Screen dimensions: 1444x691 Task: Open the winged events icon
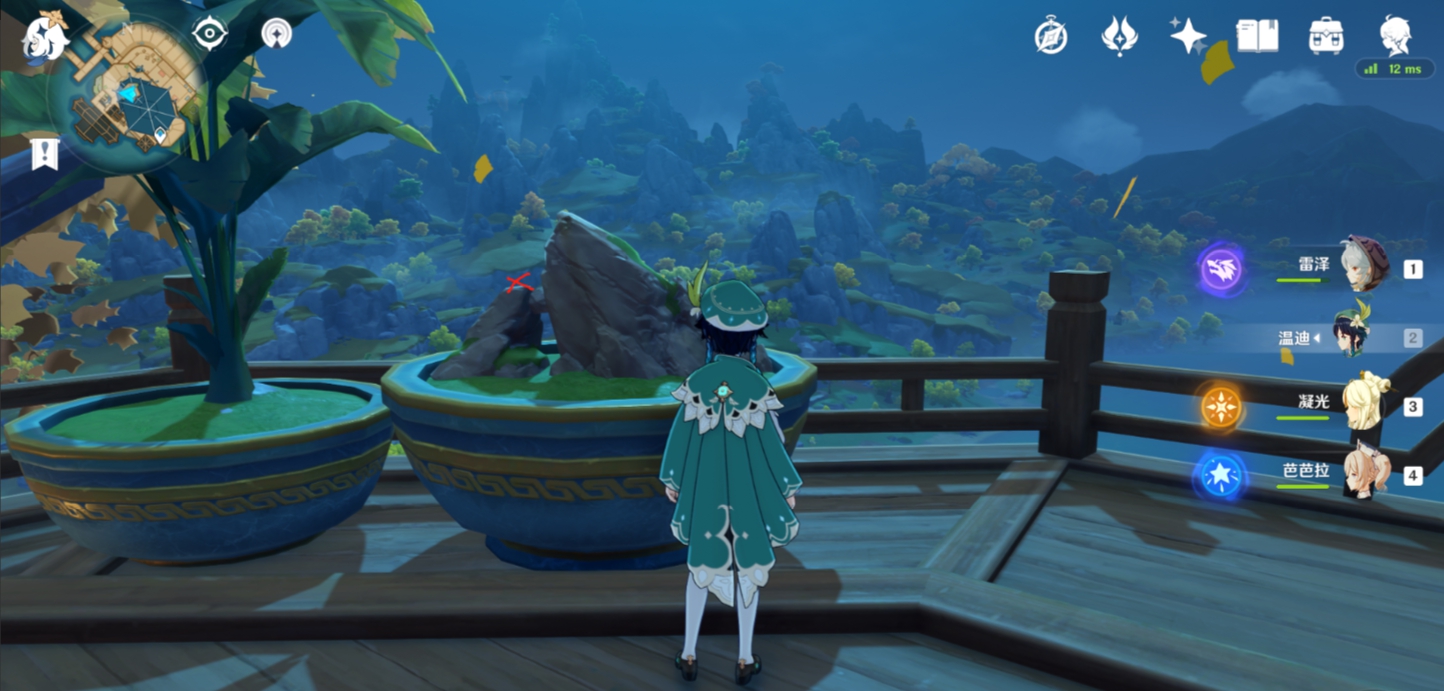pyautogui.click(x=1118, y=37)
